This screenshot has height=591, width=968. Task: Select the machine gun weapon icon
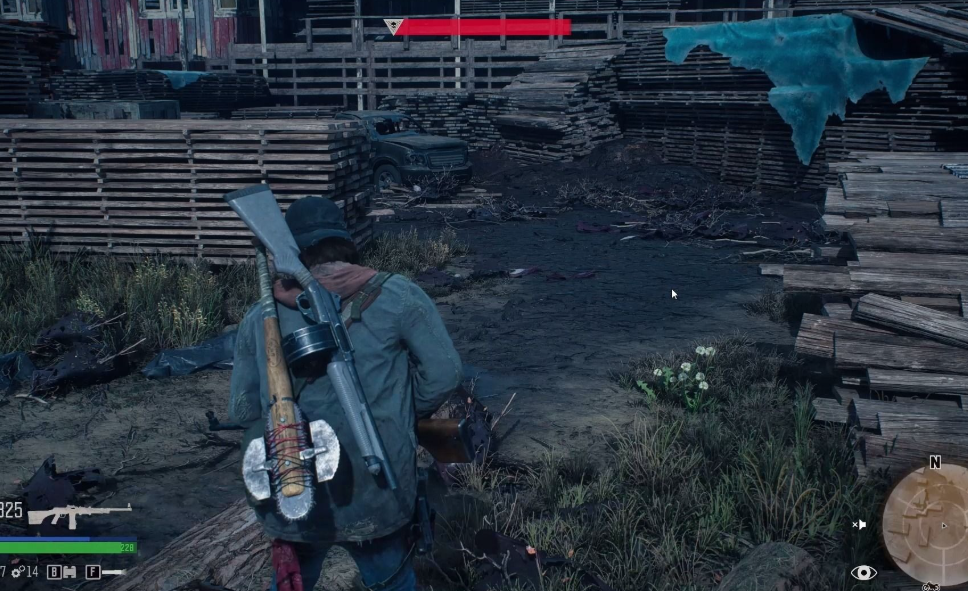point(79,514)
